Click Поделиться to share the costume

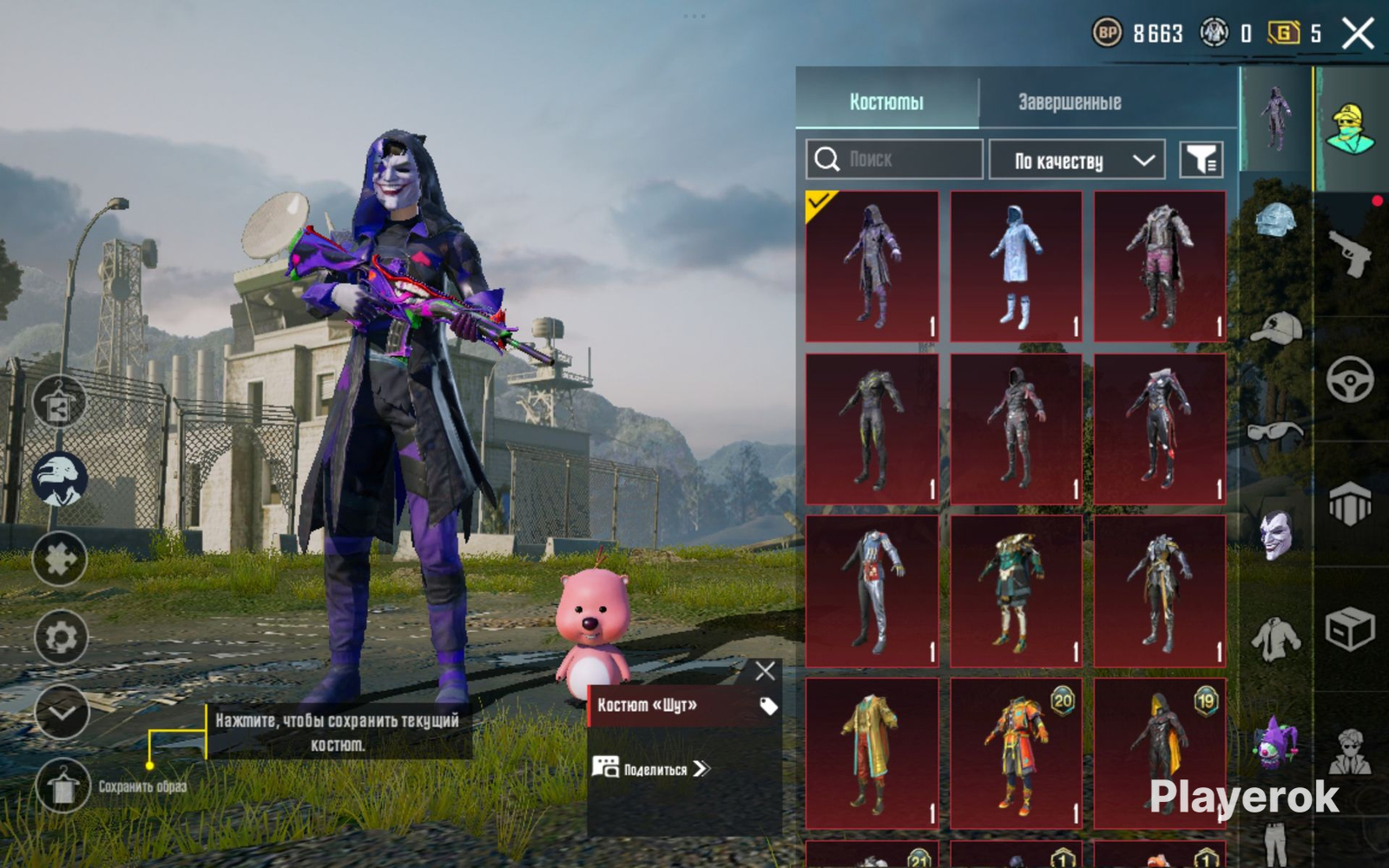click(653, 769)
